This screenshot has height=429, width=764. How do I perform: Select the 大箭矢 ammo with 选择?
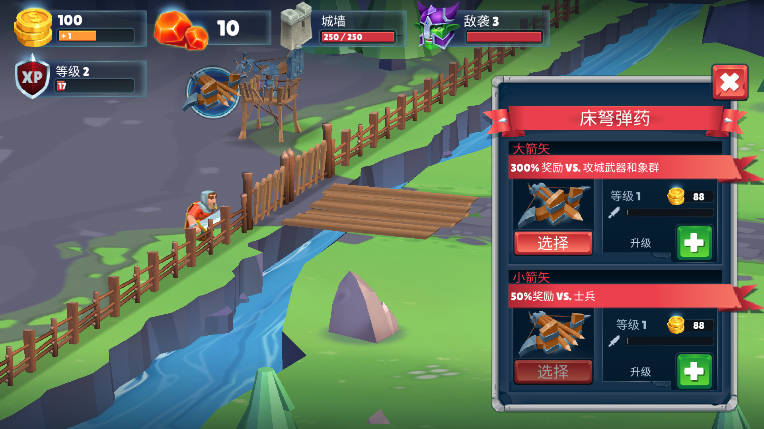(x=553, y=243)
